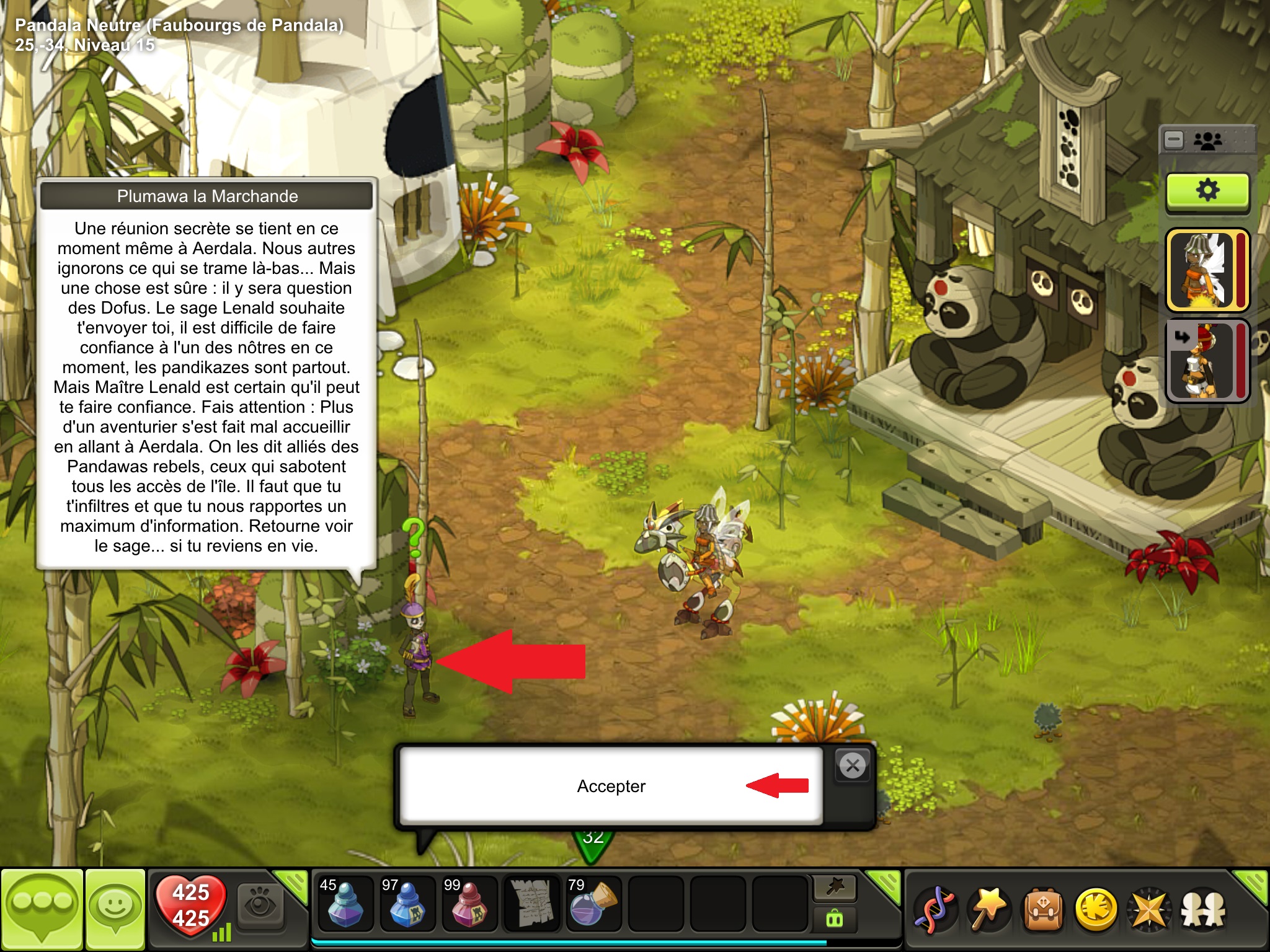The width and height of the screenshot is (1270, 952).
Task: Open the chat speech bubble button
Action: pos(42,909)
